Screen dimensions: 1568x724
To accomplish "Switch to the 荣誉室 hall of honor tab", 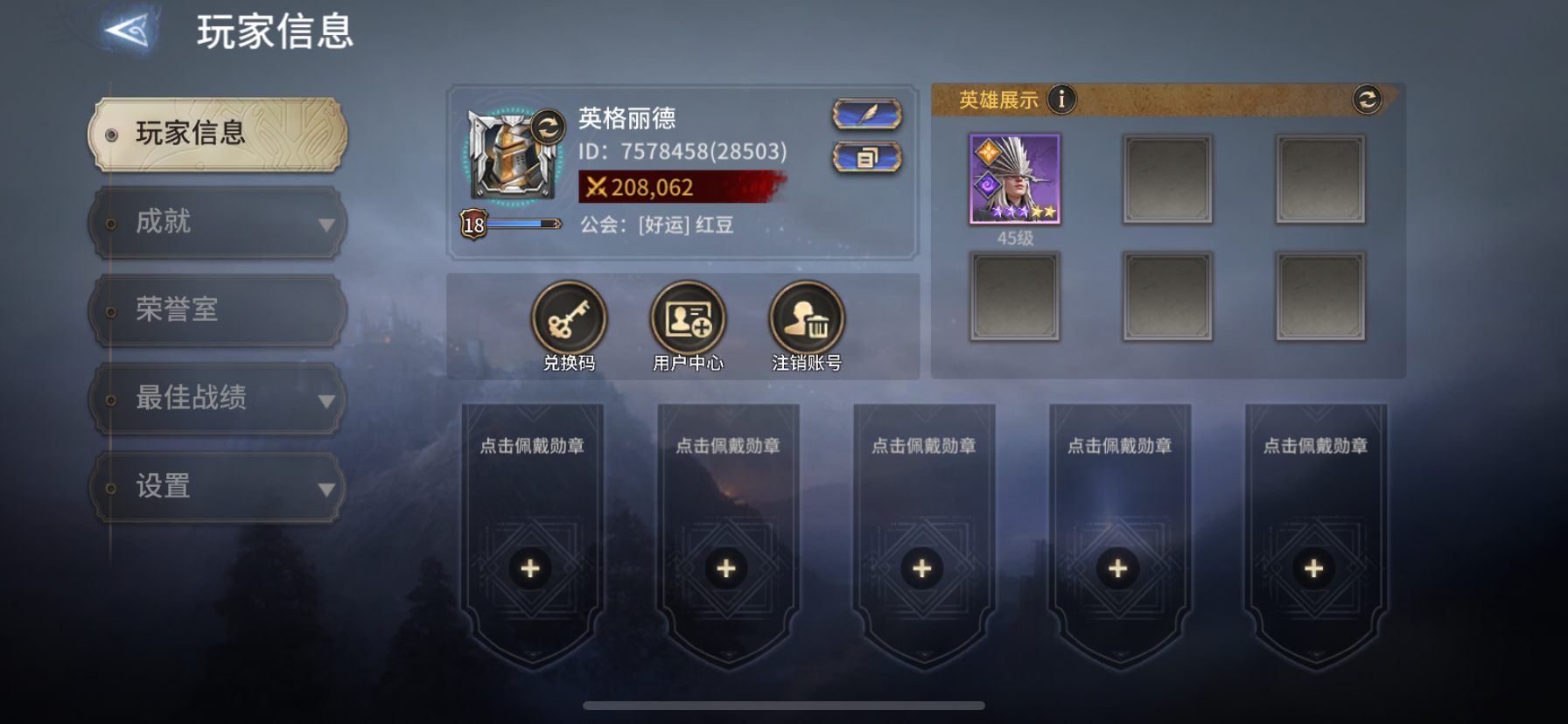I will [x=217, y=310].
